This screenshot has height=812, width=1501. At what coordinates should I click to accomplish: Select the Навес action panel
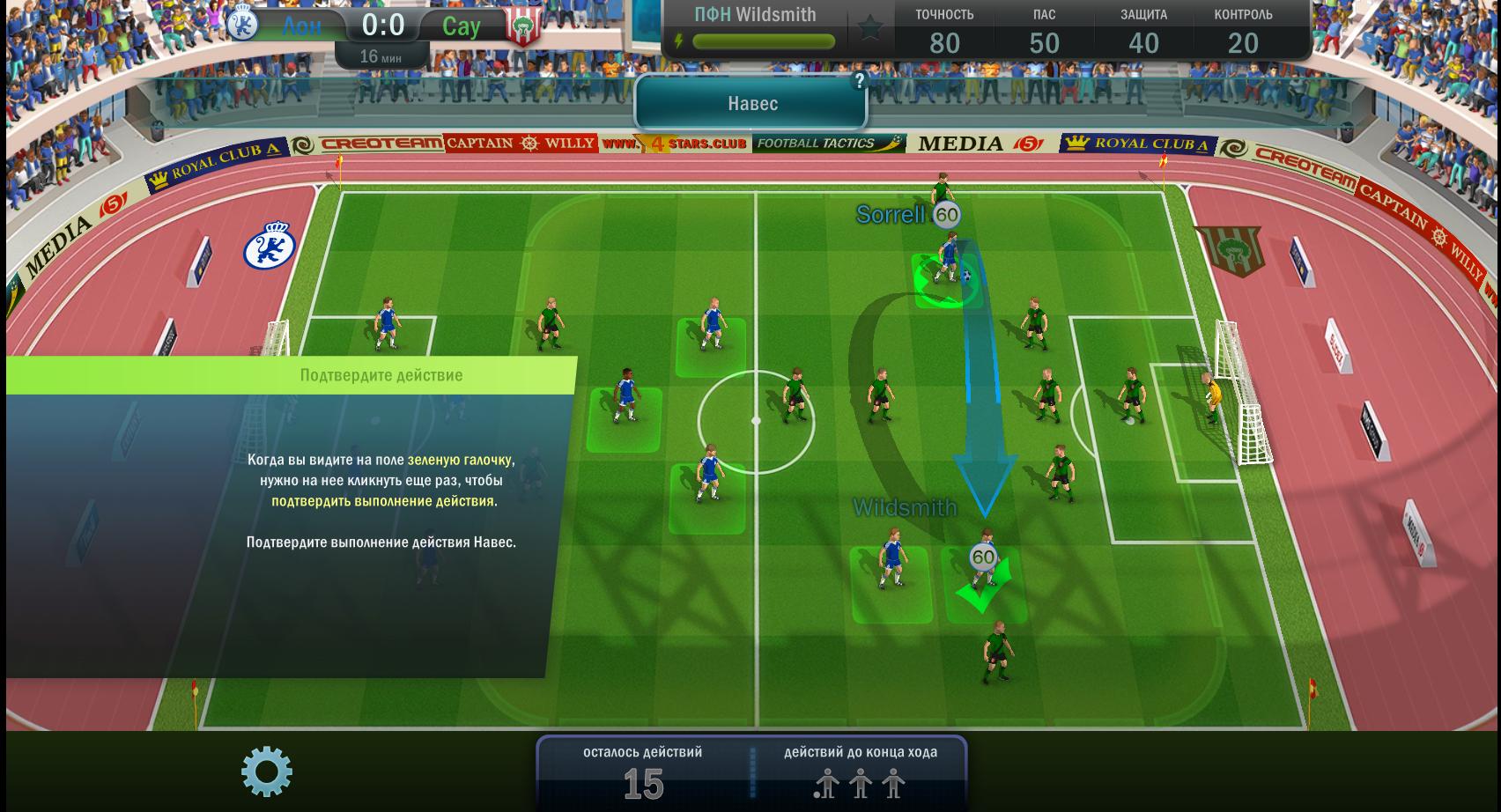[x=751, y=104]
